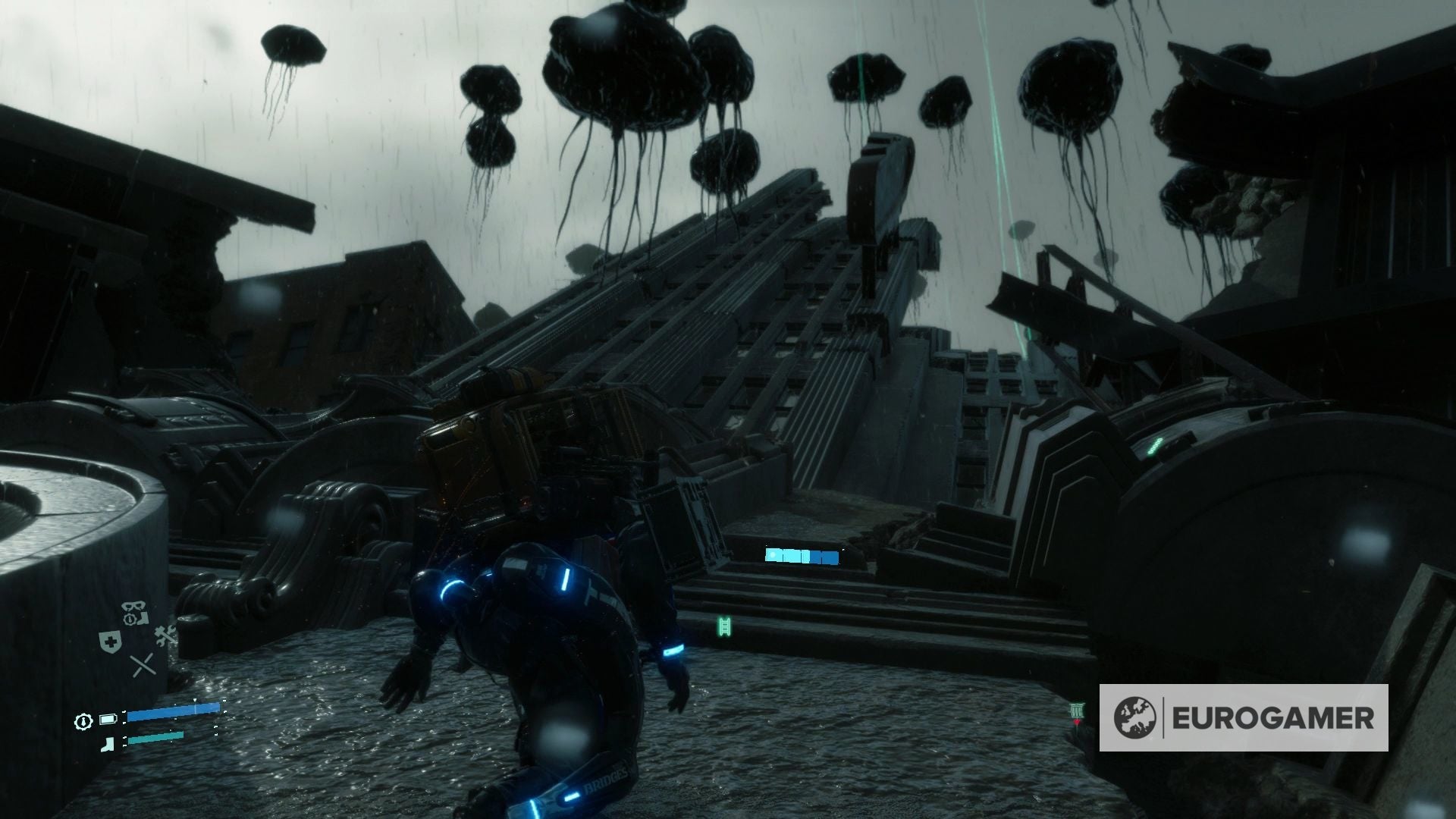
Task: Click the medical shield cross icon on the HUD
Action: 111,642
